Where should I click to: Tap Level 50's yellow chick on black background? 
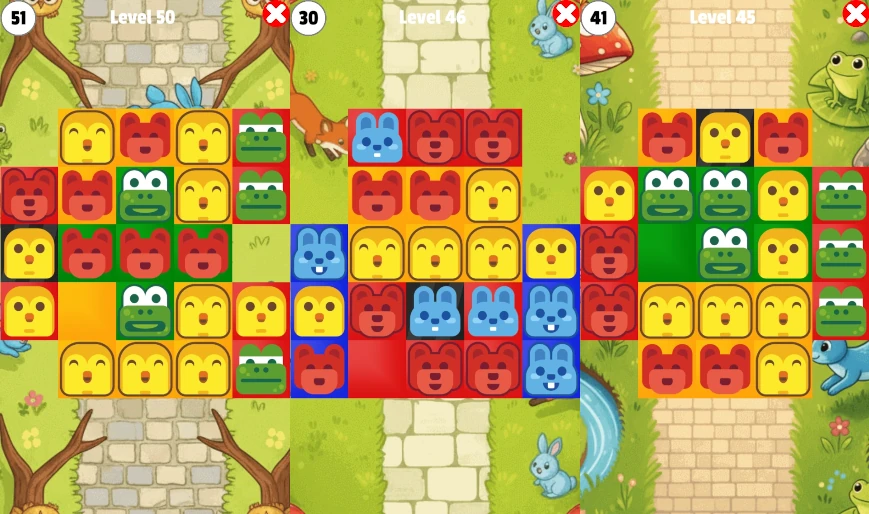(29, 253)
